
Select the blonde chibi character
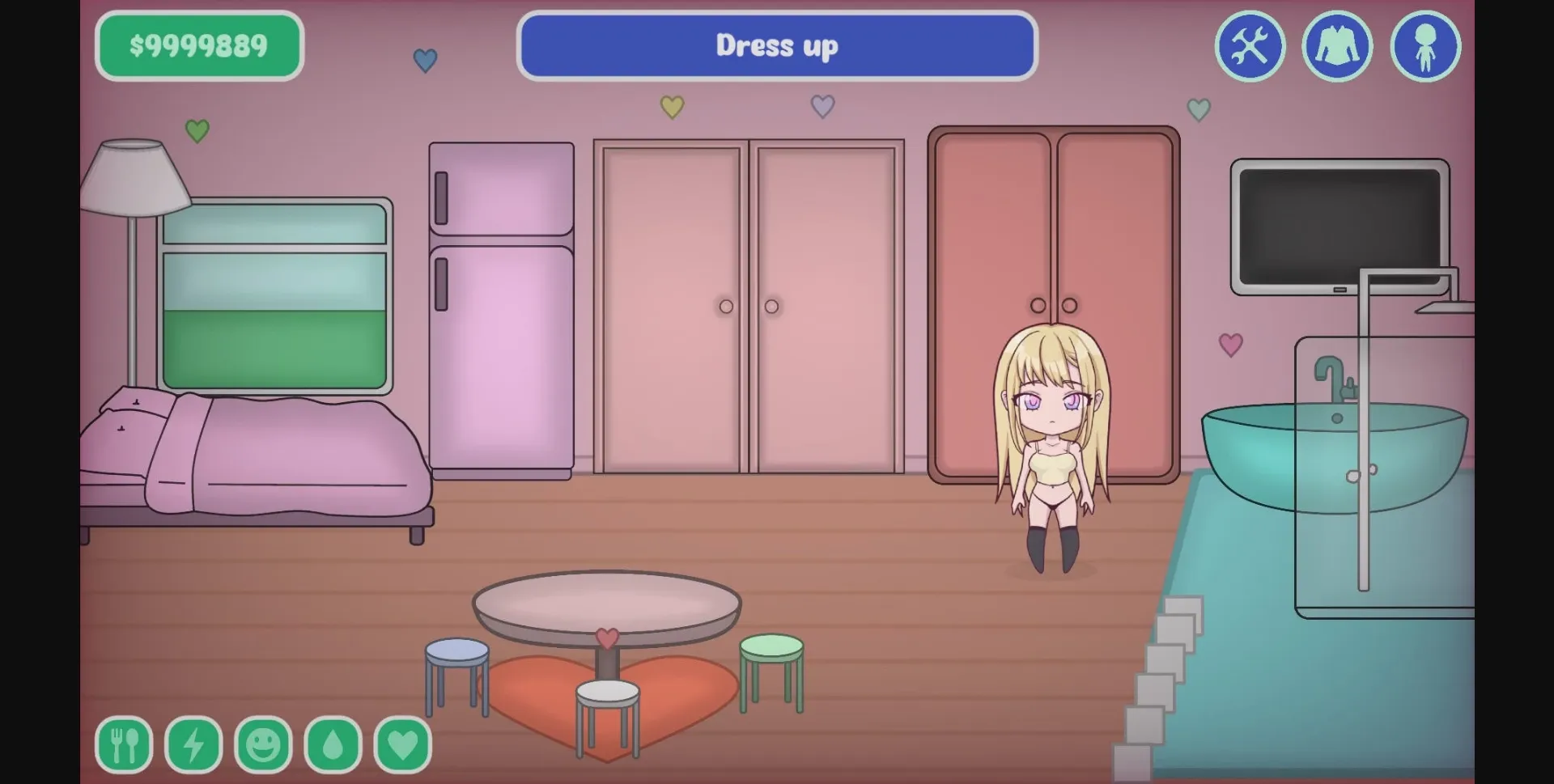[x=1052, y=453]
